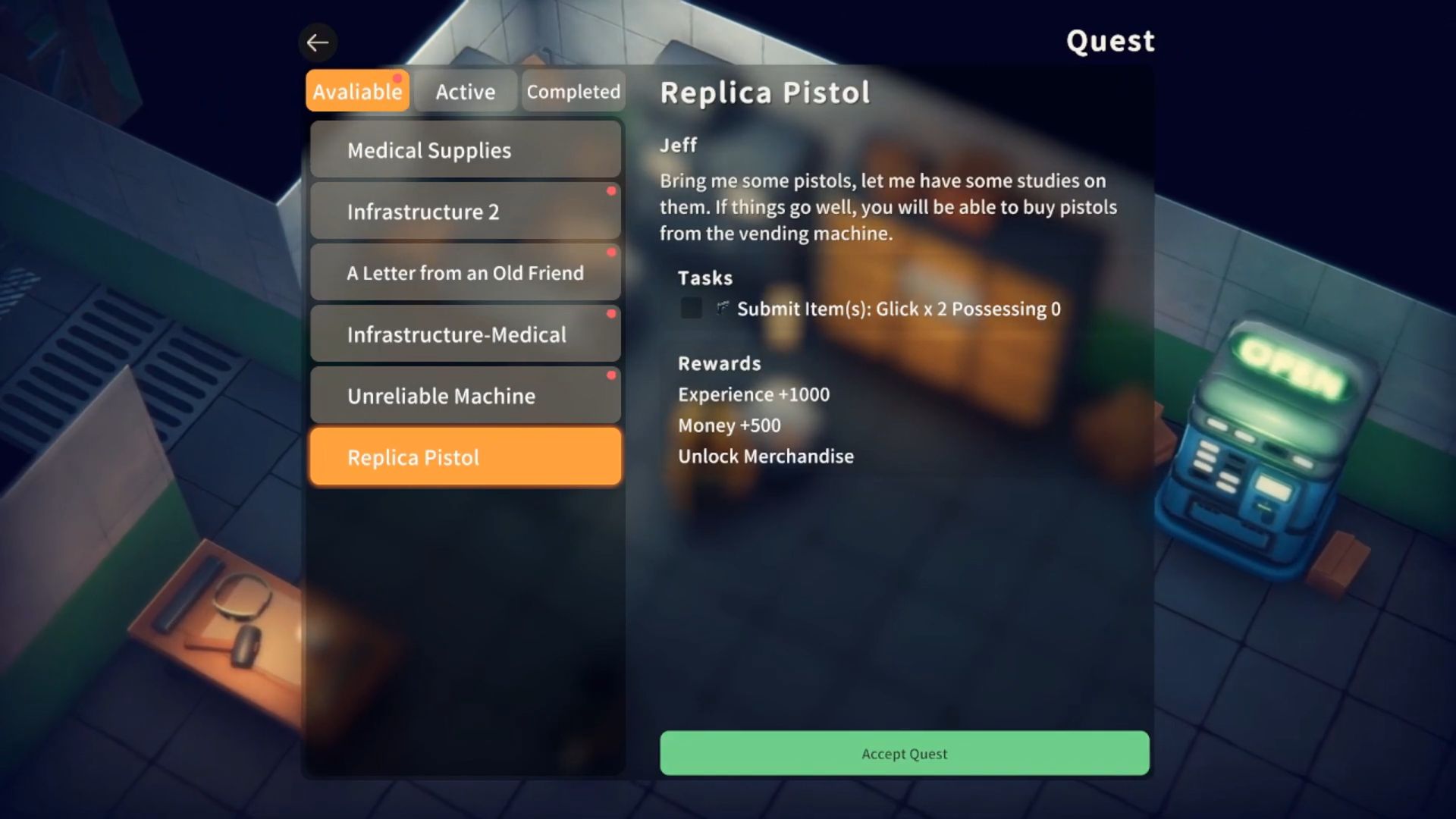Click the red dot on Infrastructure-Medical quest
Screen dimensions: 1456x819
coord(612,313)
